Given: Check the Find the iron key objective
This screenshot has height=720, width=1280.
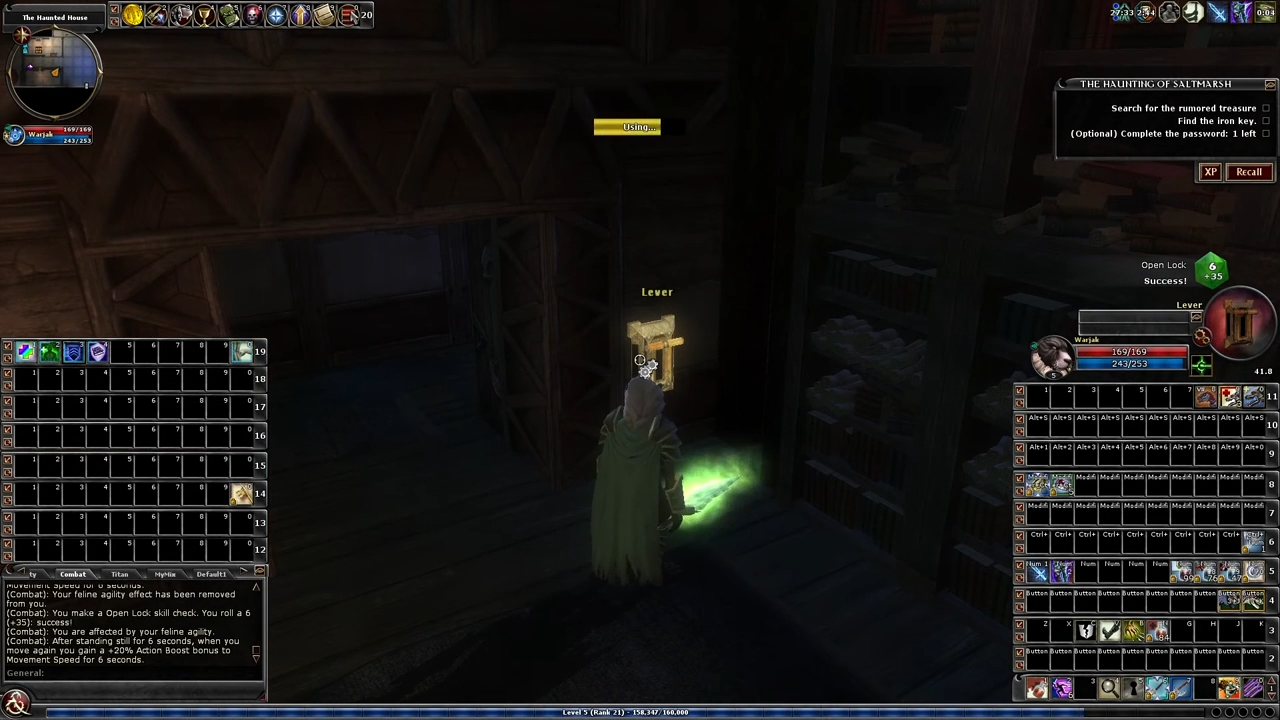Looking at the screenshot, I should click(1266, 120).
